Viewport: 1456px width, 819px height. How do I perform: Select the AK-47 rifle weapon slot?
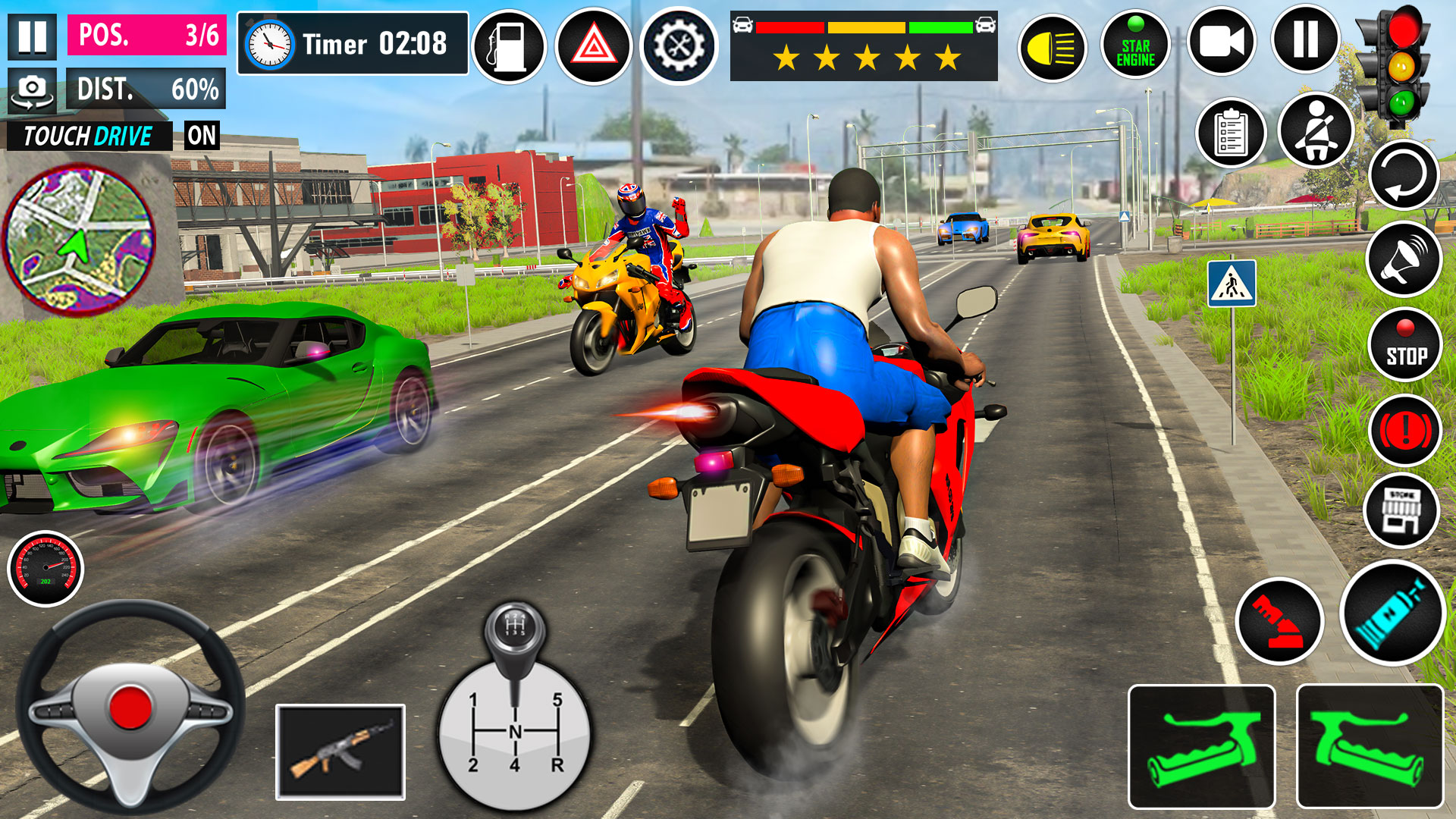[340, 752]
